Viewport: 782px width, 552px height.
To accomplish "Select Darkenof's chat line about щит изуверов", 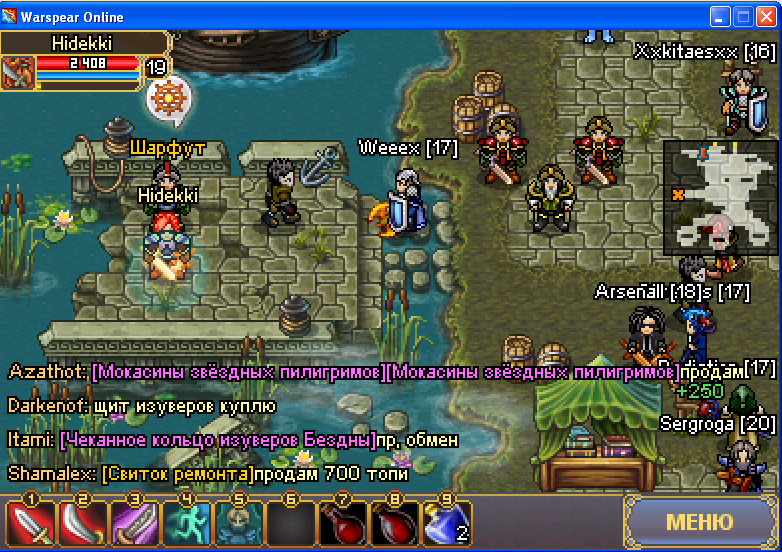I will tap(141, 406).
